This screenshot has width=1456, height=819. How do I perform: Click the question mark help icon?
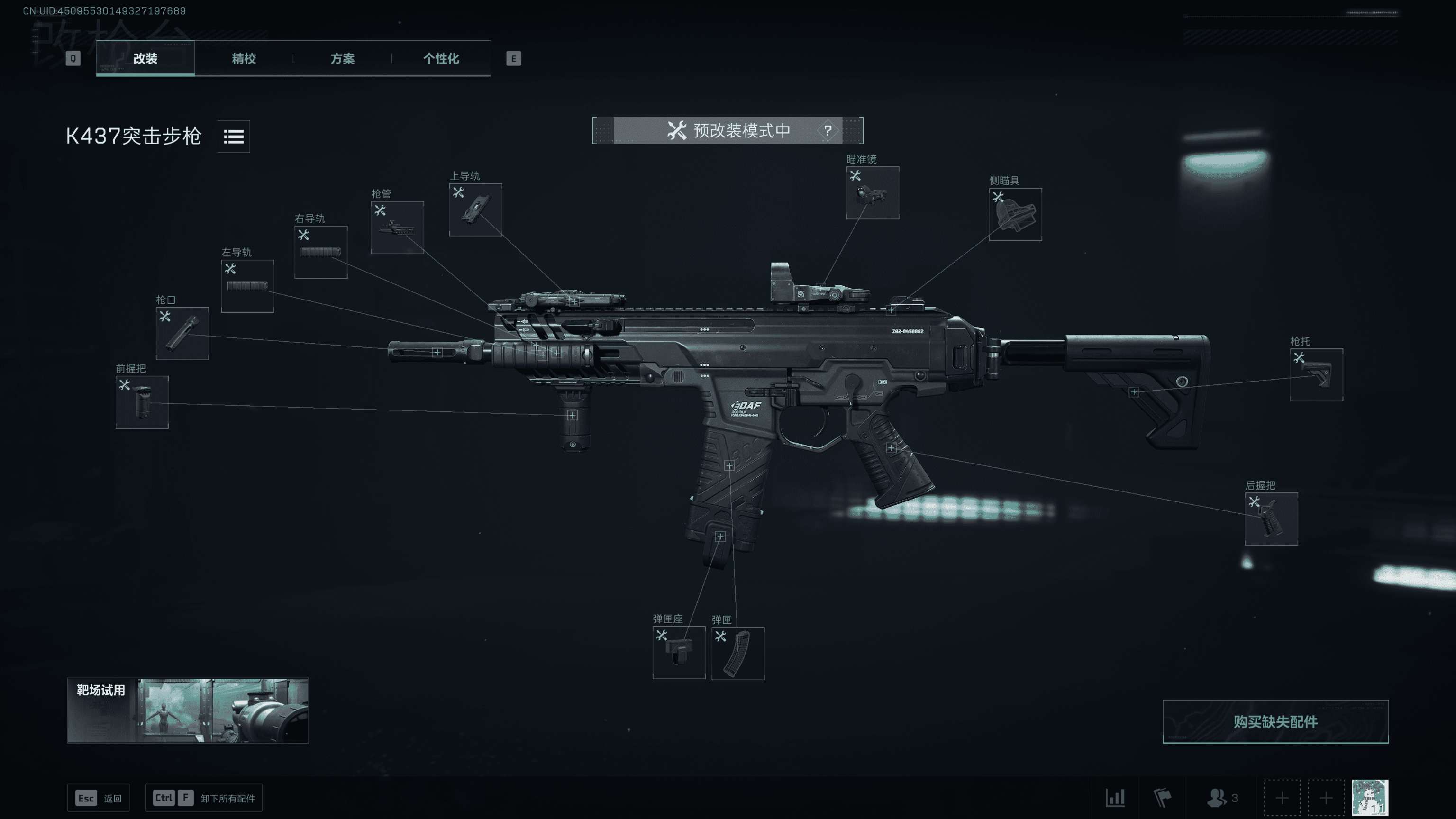point(828,130)
